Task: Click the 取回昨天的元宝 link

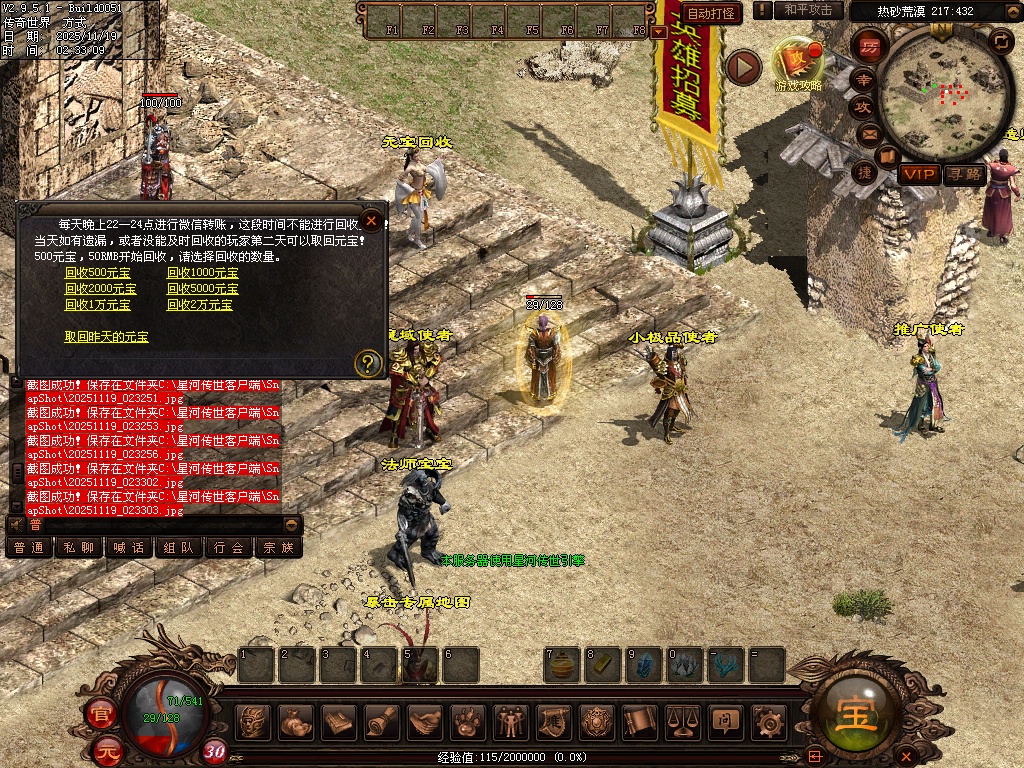Action: pos(106,337)
